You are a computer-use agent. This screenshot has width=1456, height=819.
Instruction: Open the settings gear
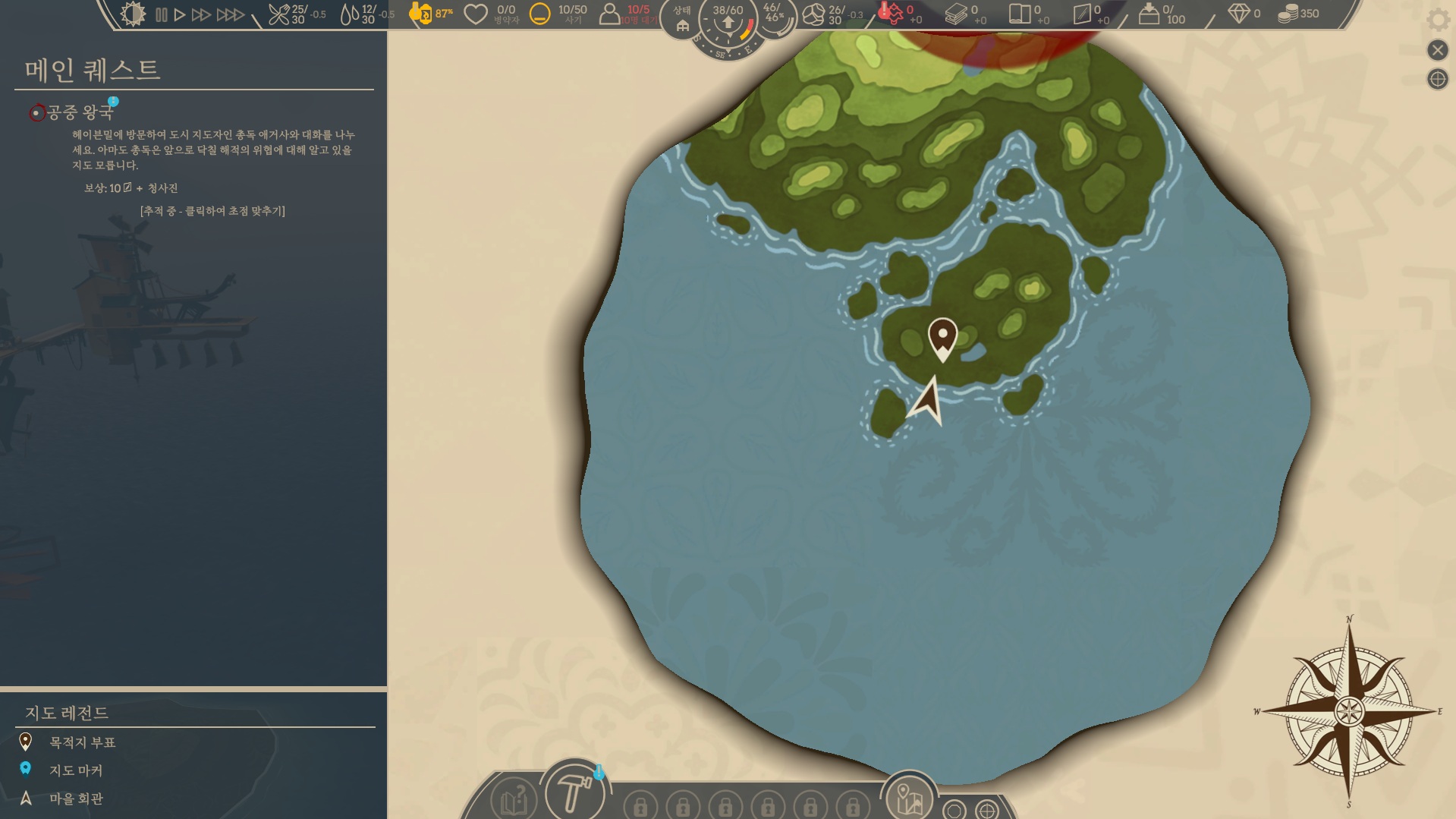pyautogui.click(x=1437, y=19)
